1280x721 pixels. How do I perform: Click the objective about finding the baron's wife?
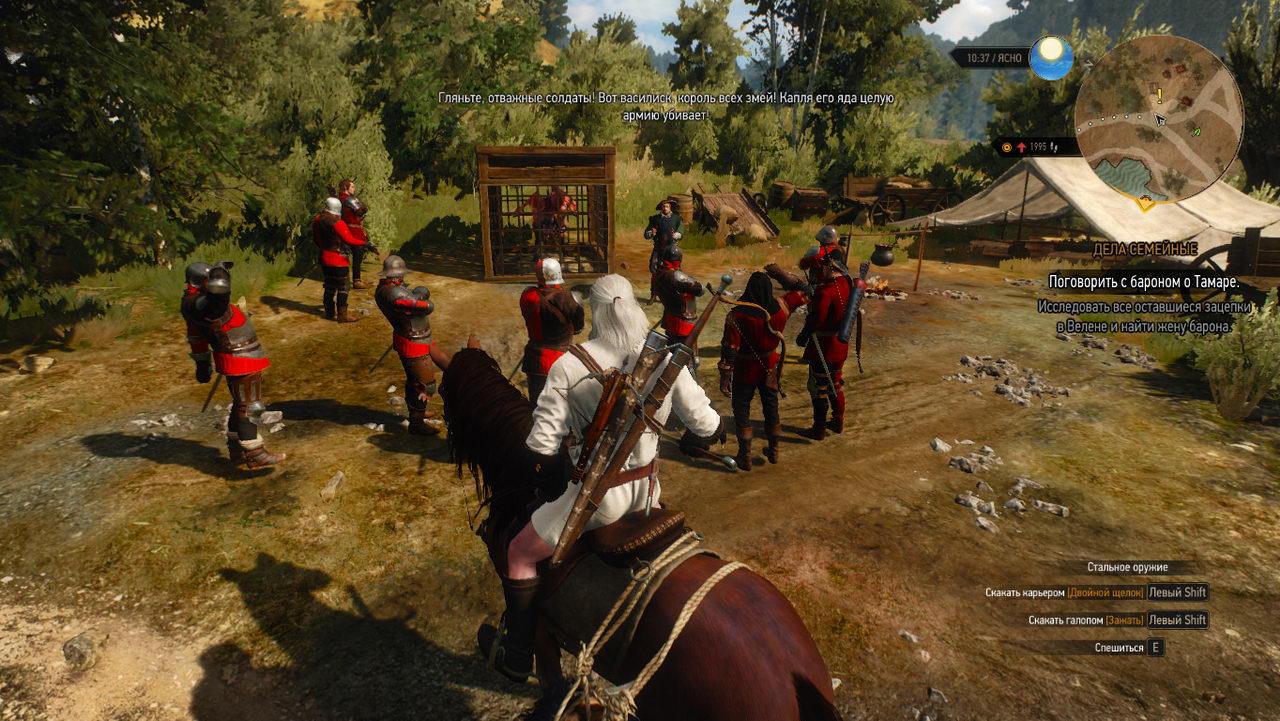tap(1144, 316)
